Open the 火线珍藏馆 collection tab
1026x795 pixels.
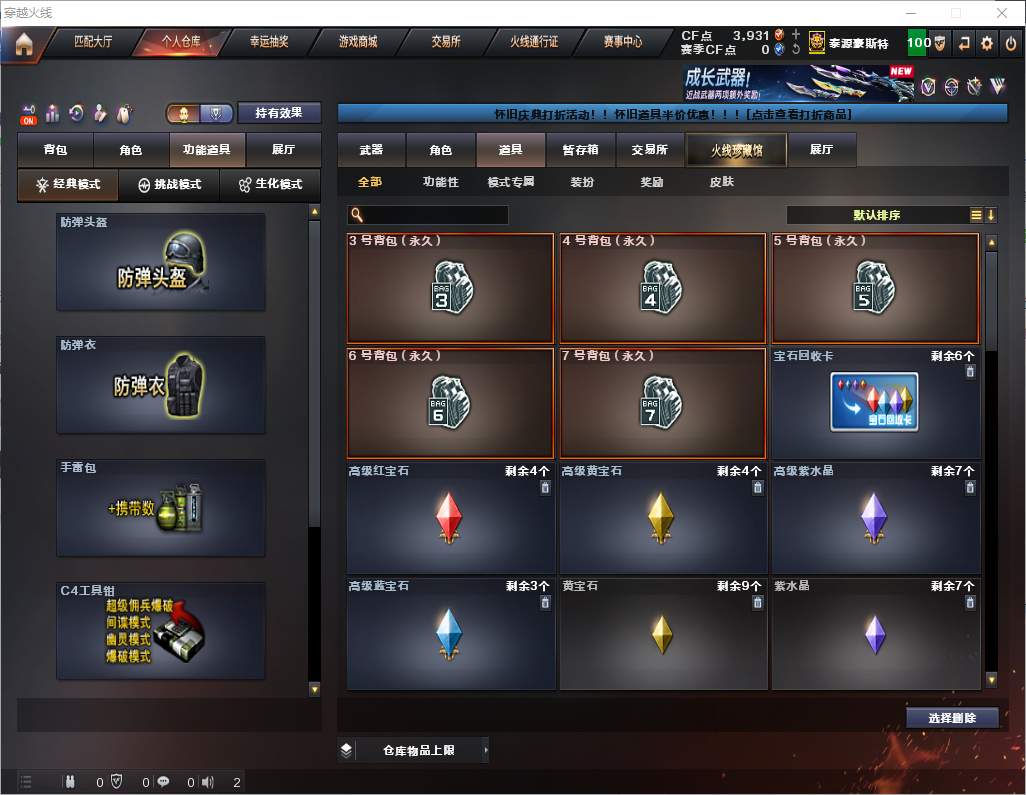click(735, 150)
